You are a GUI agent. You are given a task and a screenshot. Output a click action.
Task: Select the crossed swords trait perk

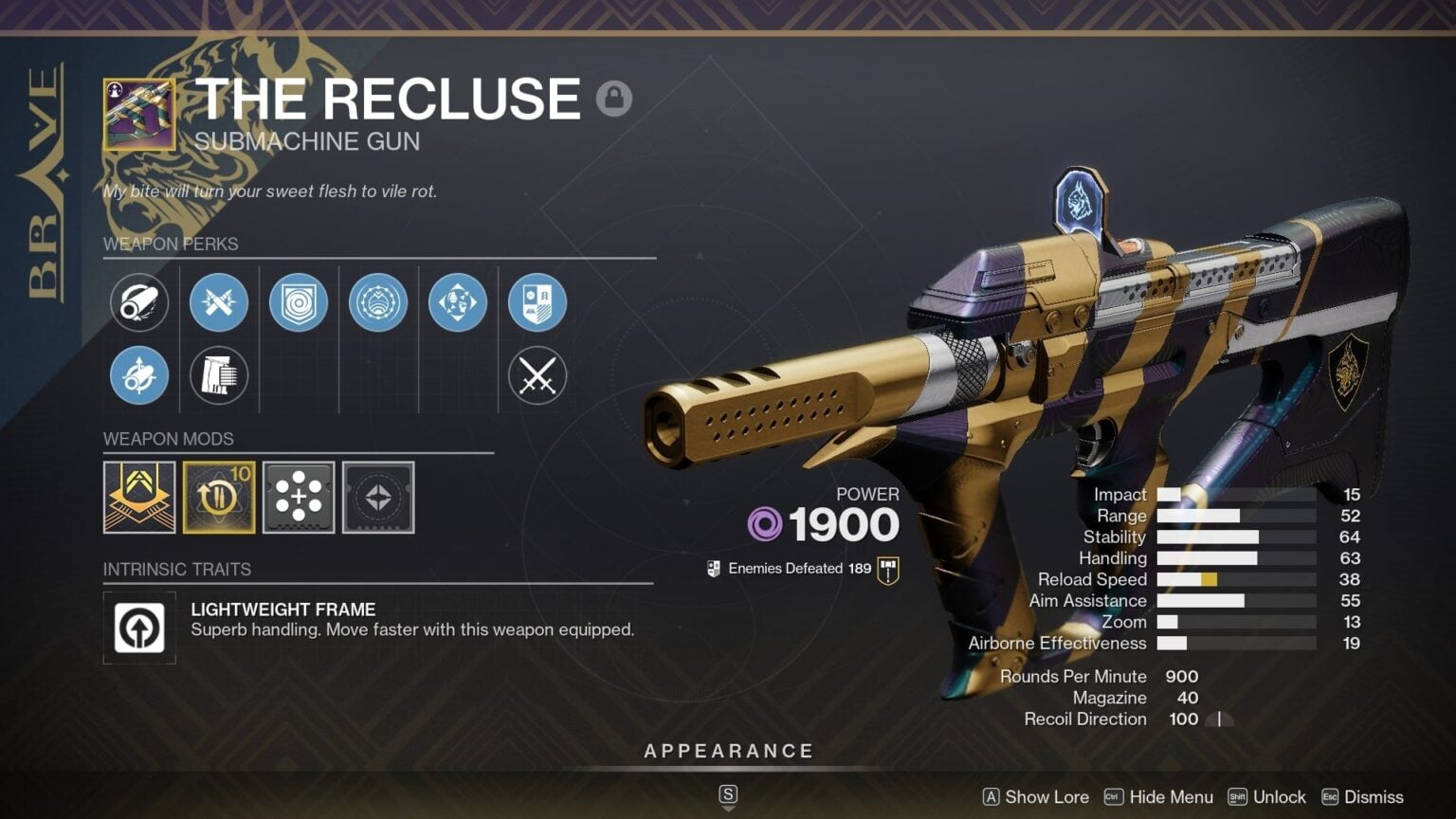(537, 375)
